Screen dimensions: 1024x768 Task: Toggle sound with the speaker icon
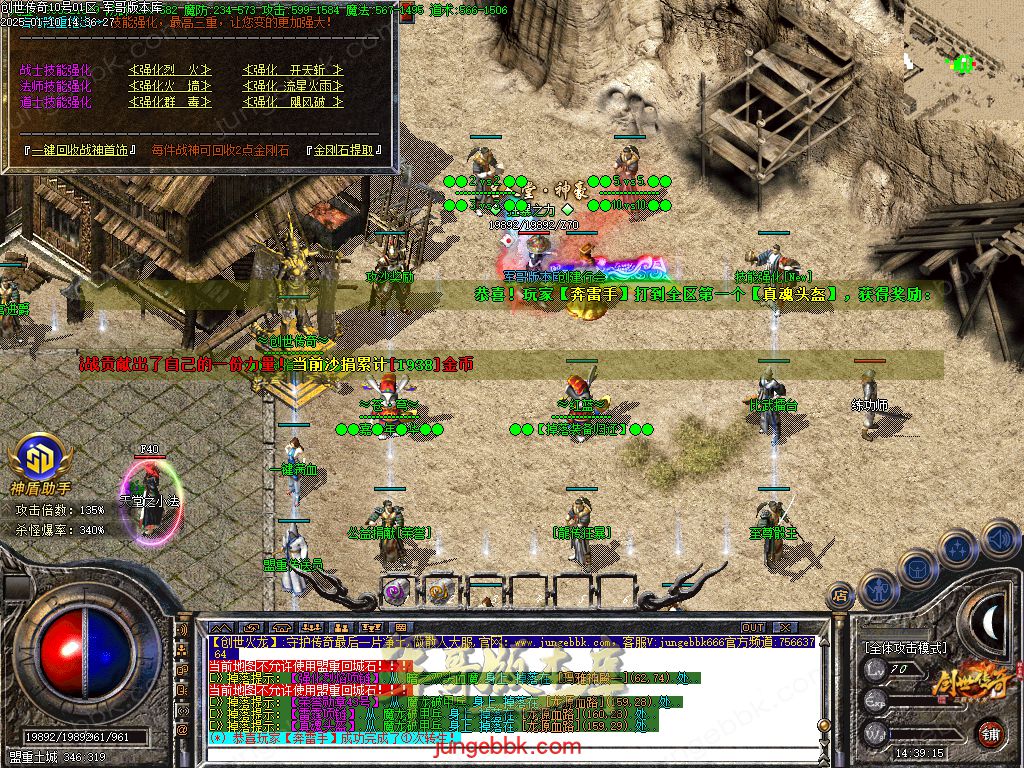coord(998,538)
